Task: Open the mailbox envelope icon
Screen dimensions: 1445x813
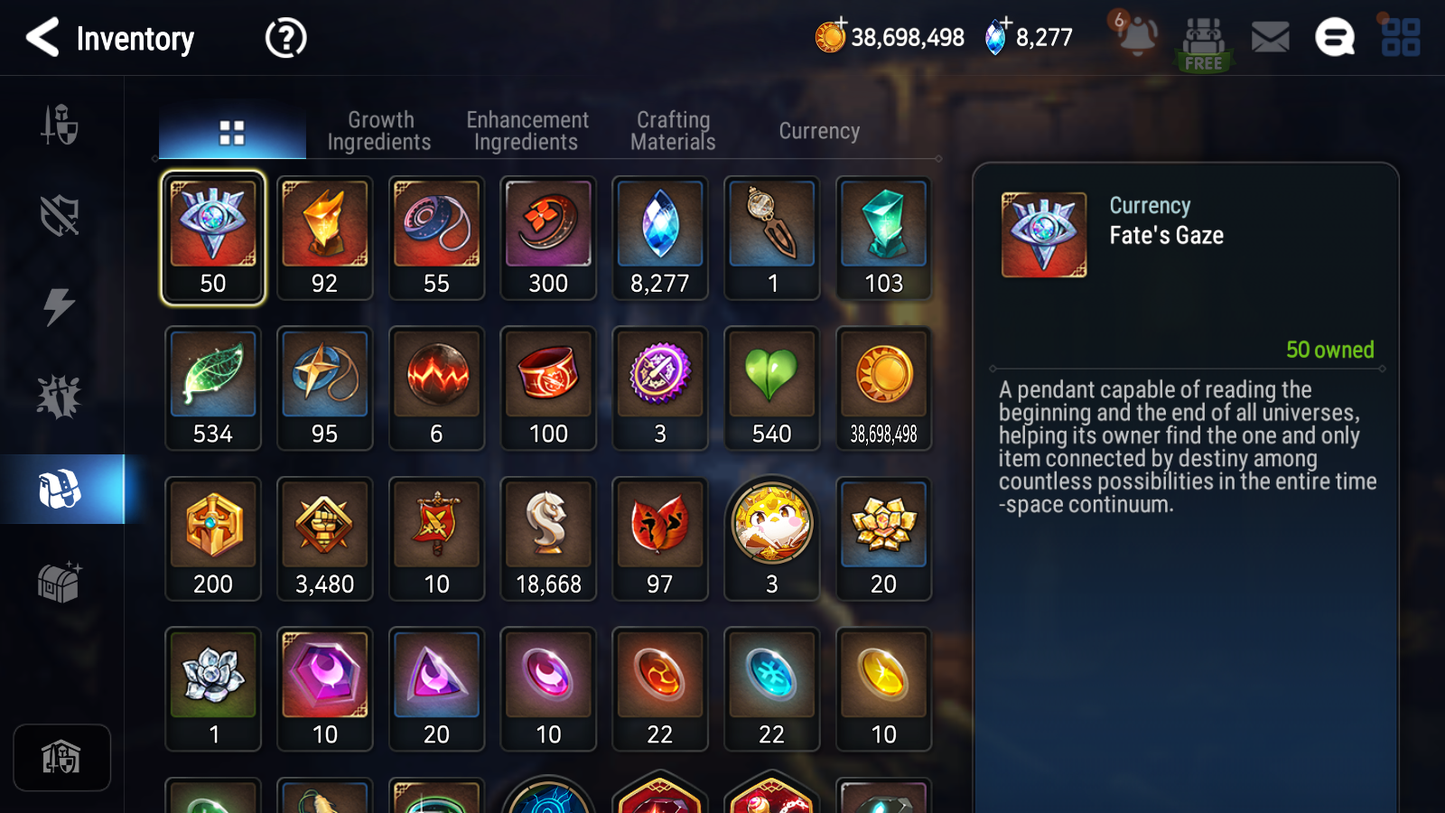Action: point(1270,38)
